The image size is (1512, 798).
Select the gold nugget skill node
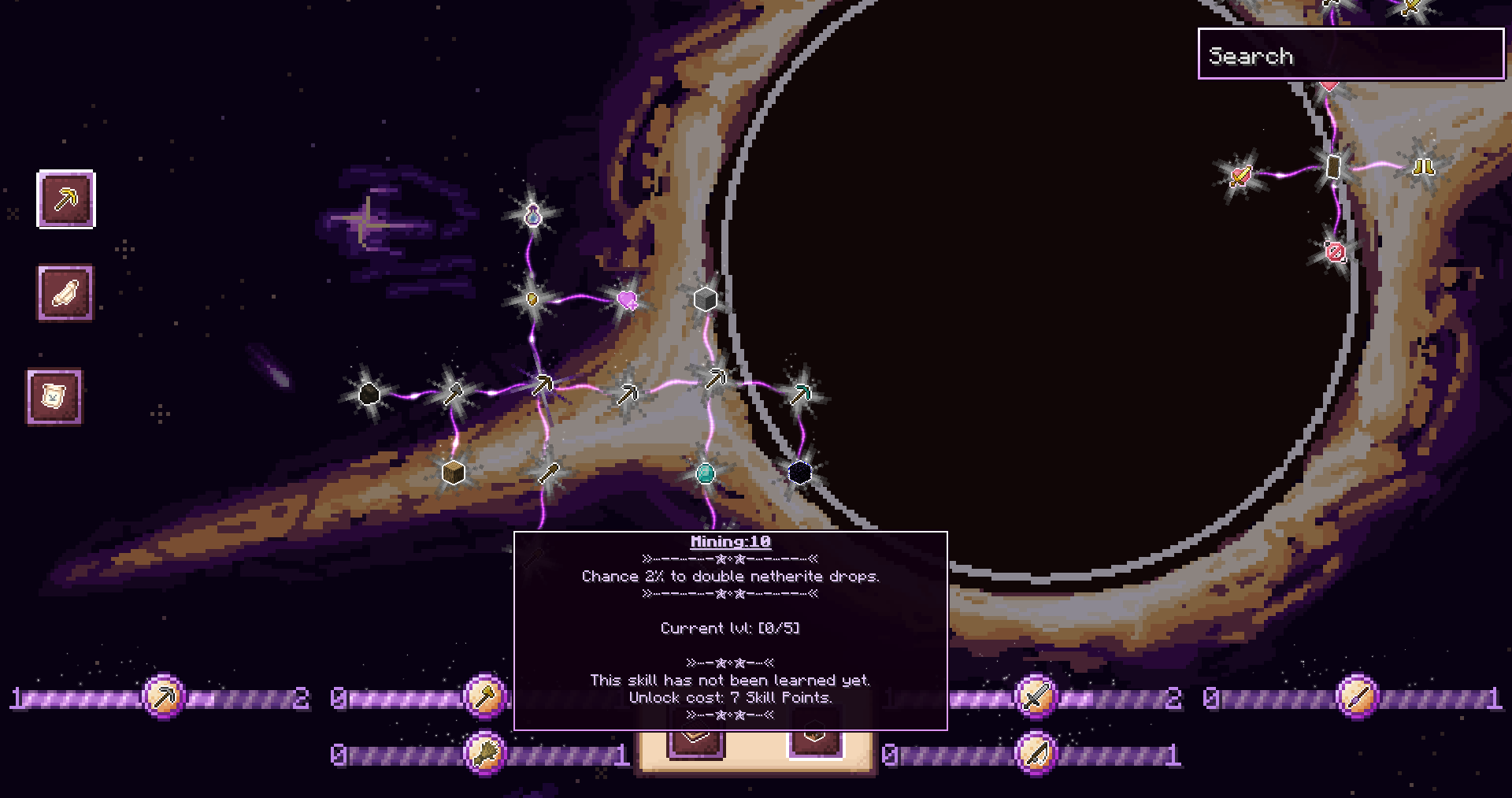tap(532, 299)
